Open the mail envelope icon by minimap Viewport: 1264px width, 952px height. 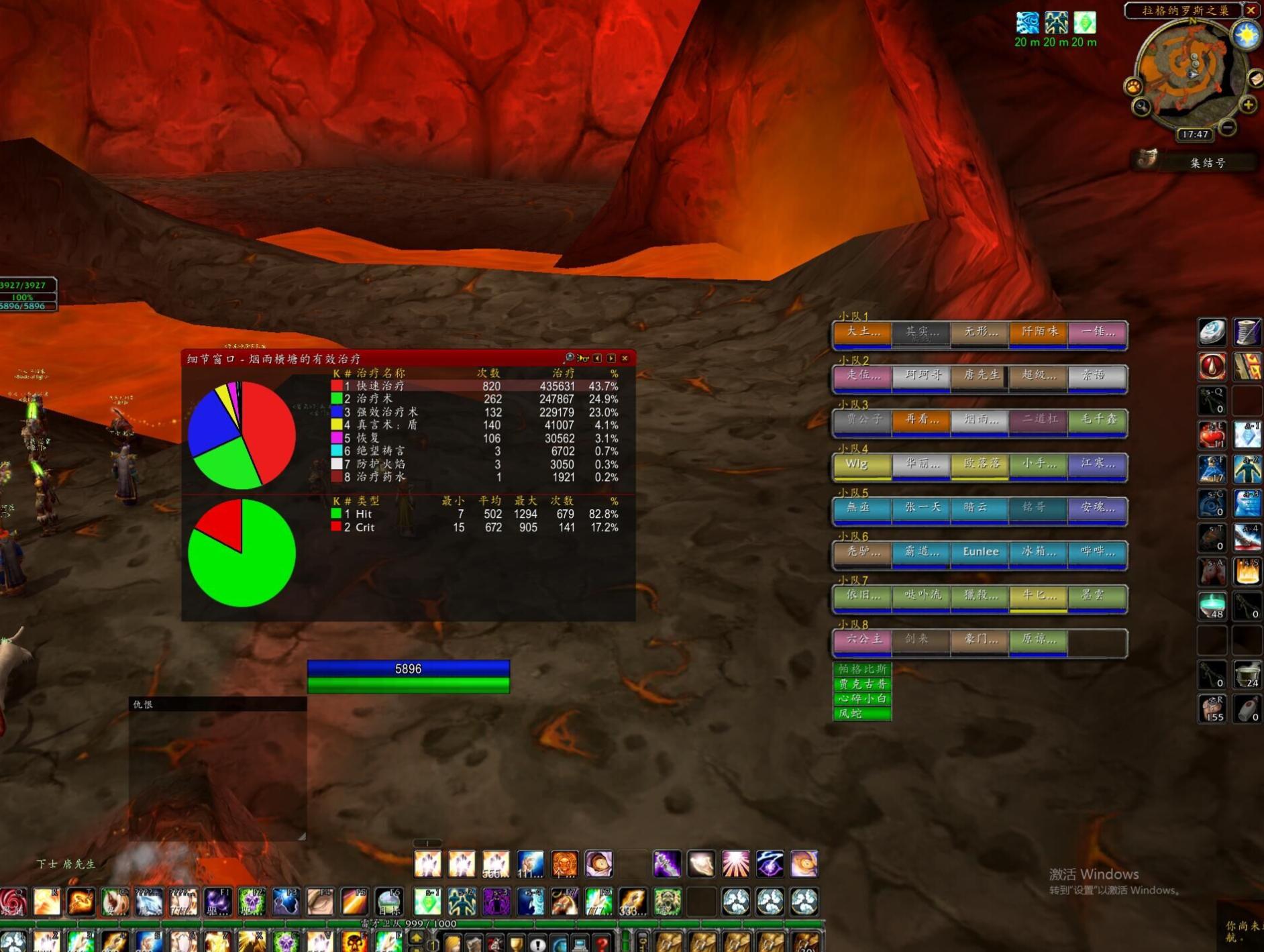pos(1256,79)
